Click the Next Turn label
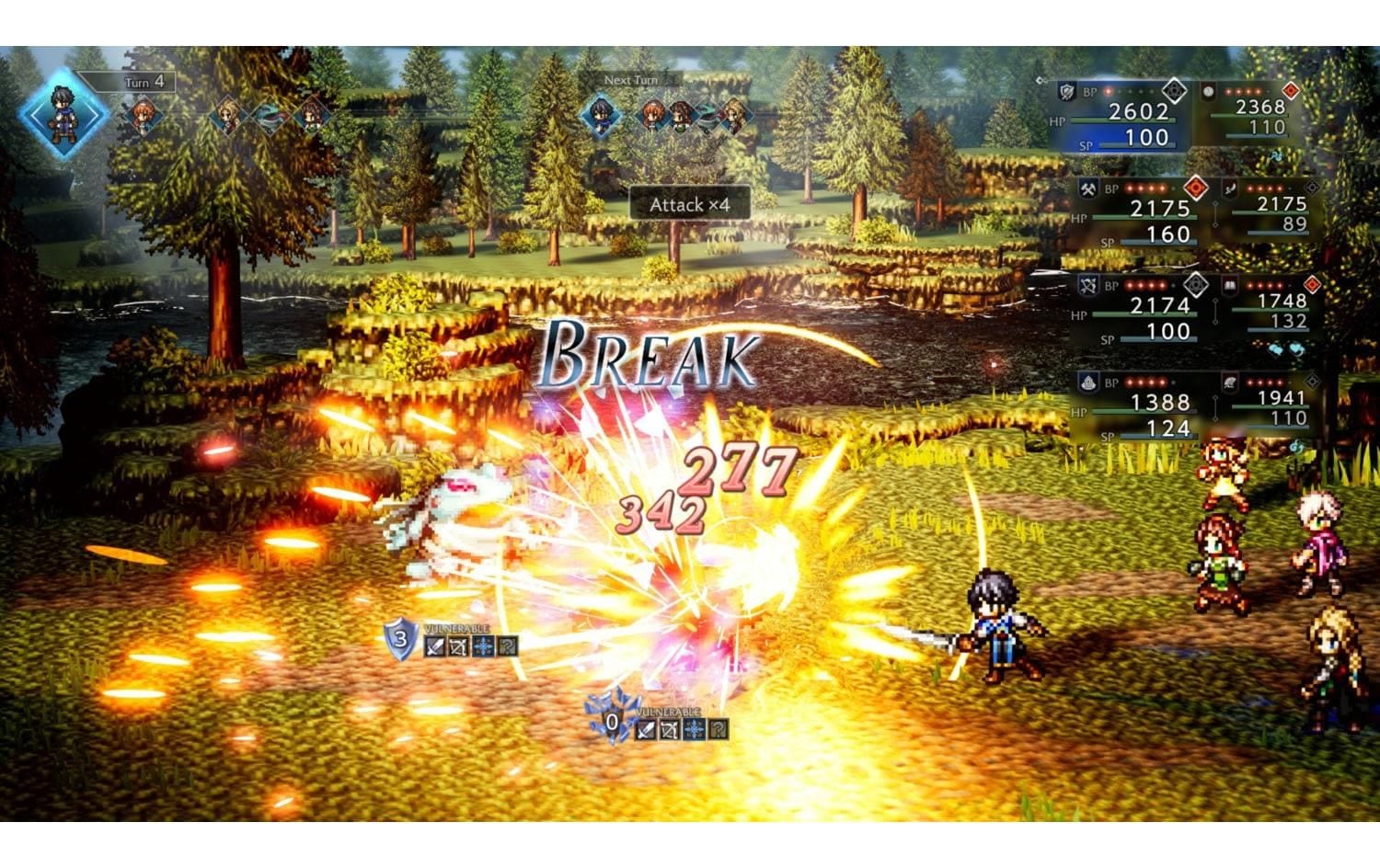The width and height of the screenshot is (1380, 868). click(631, 80)
